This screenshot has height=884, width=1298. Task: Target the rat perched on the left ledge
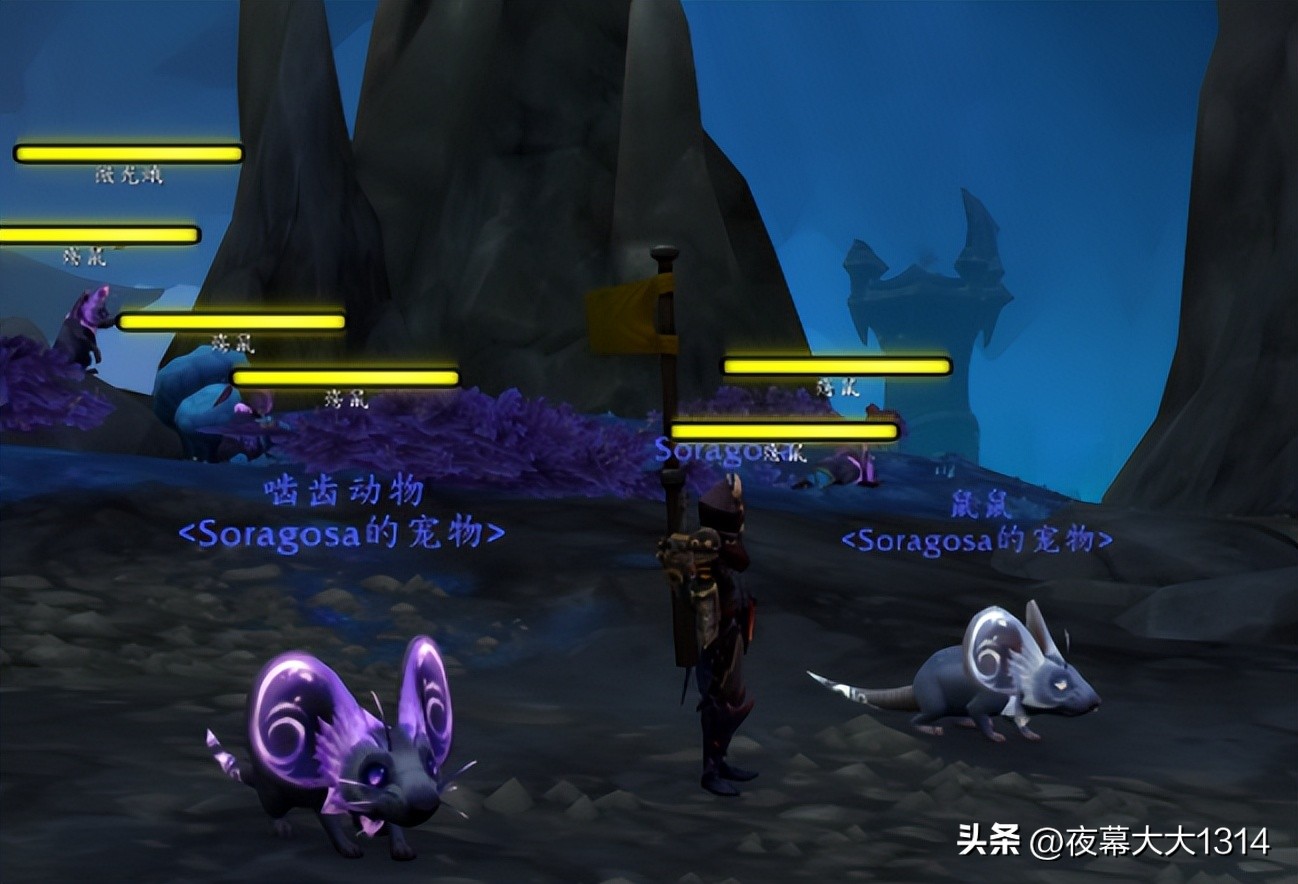(x=85, y=330)
